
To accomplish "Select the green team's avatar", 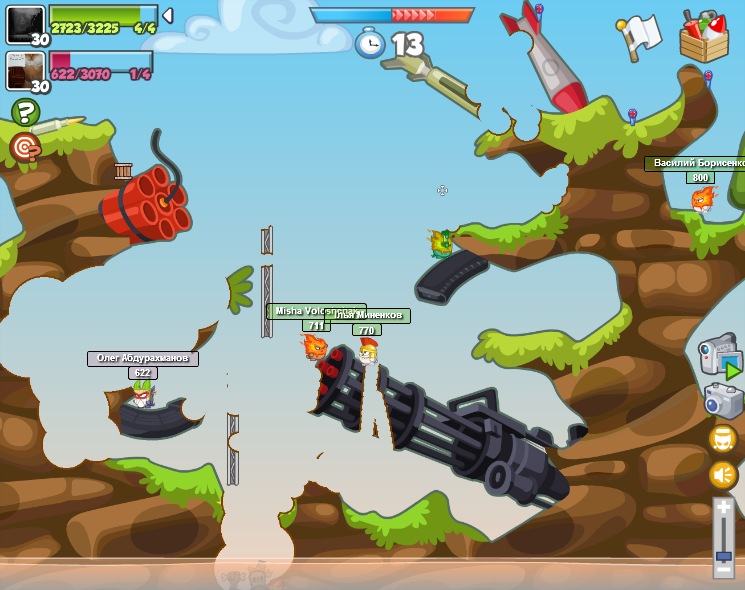I will click(25, 24).
